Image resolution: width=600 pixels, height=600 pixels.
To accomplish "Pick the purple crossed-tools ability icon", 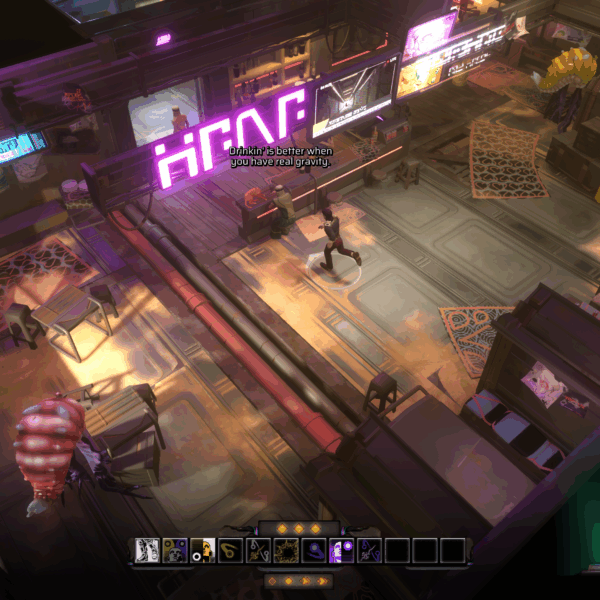I will pyautogui.click(x=369, y=549).
